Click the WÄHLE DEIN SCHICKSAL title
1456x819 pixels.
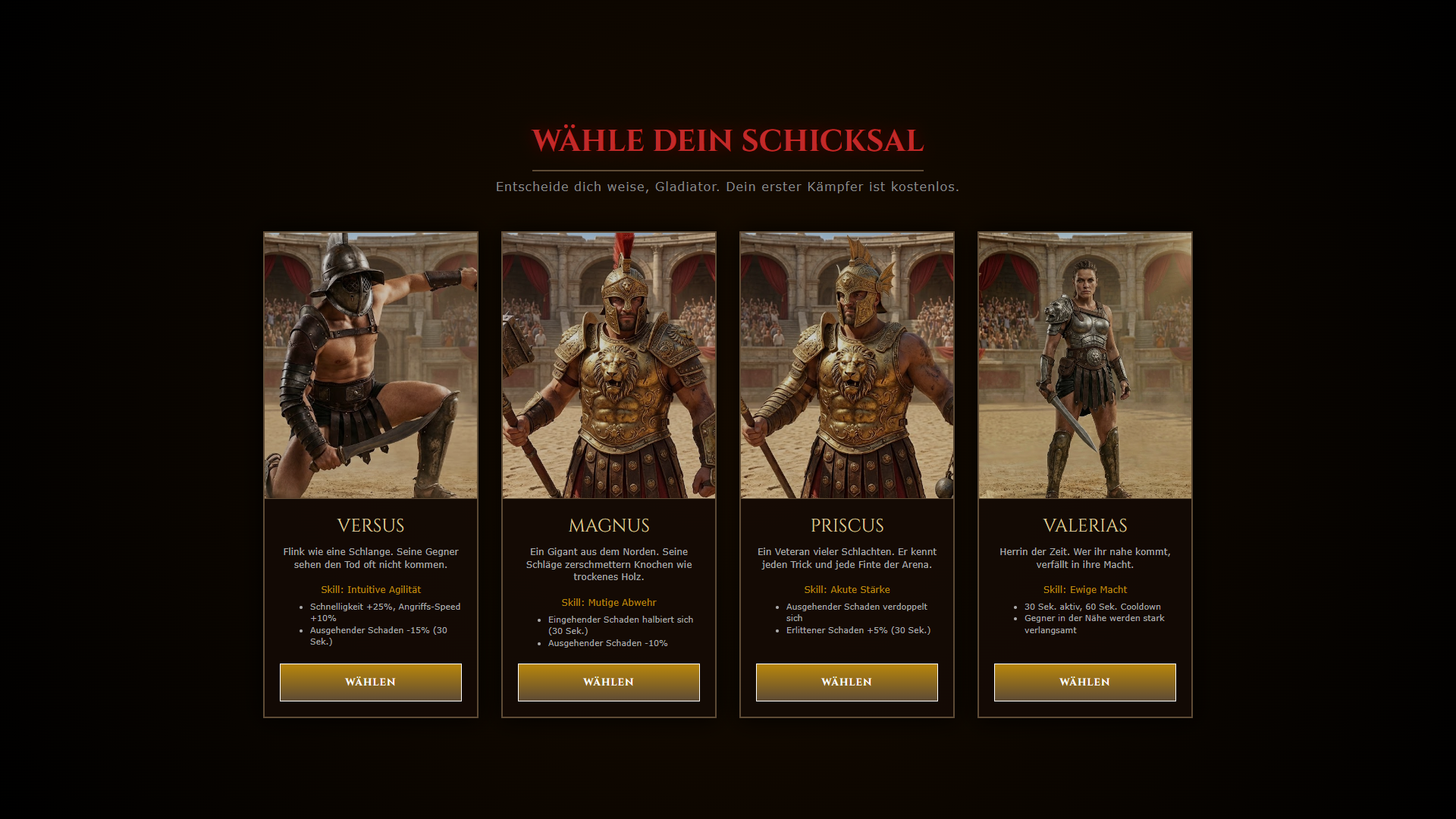[727, 140]
